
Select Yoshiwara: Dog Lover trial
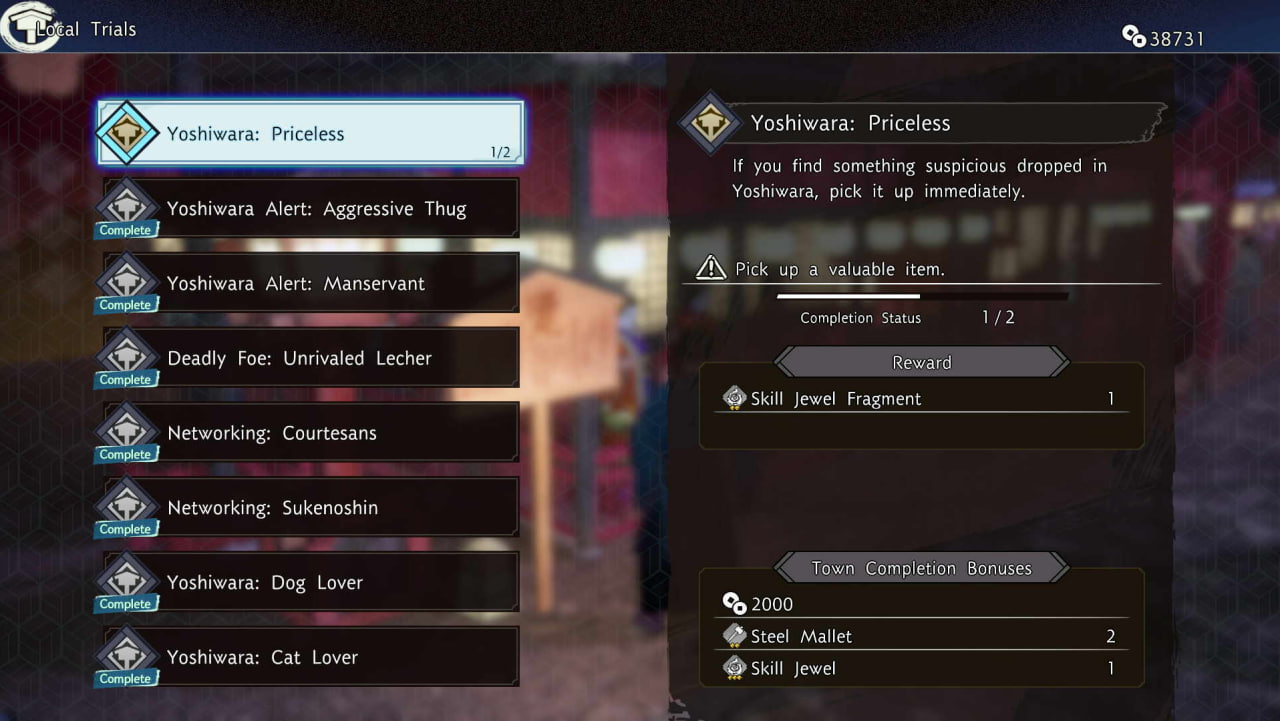point(312,582)
